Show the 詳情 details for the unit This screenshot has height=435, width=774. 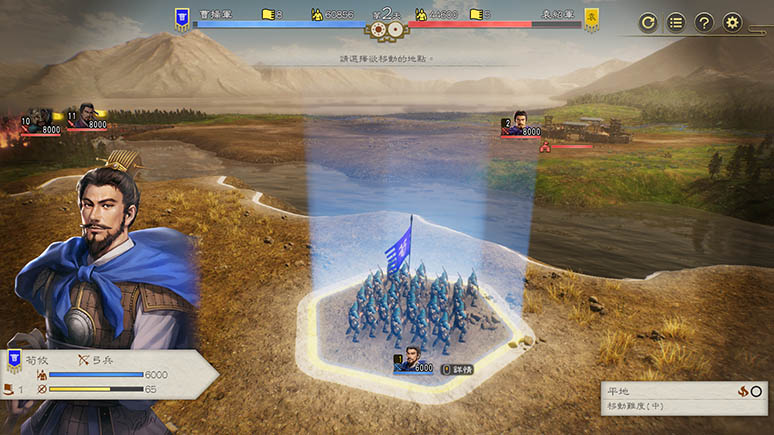(457, 368)
